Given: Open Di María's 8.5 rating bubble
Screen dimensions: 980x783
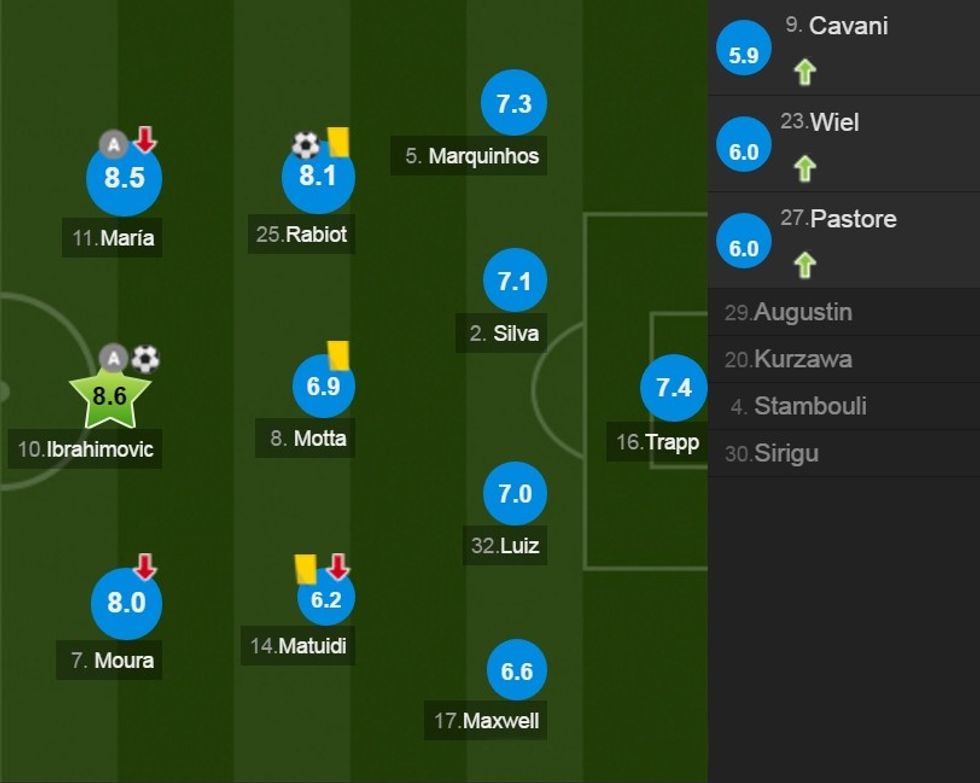Looking at the screenshot, I should pos(124,179).
